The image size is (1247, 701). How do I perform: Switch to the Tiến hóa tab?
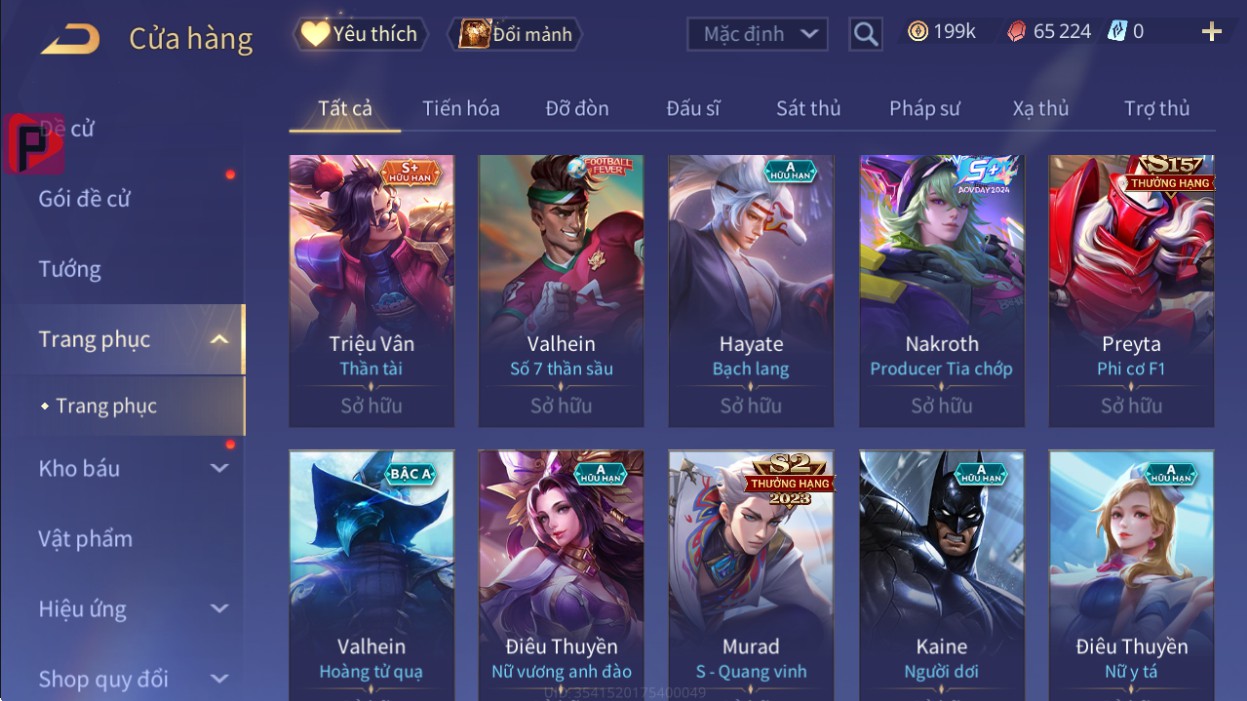coord(460,108)
